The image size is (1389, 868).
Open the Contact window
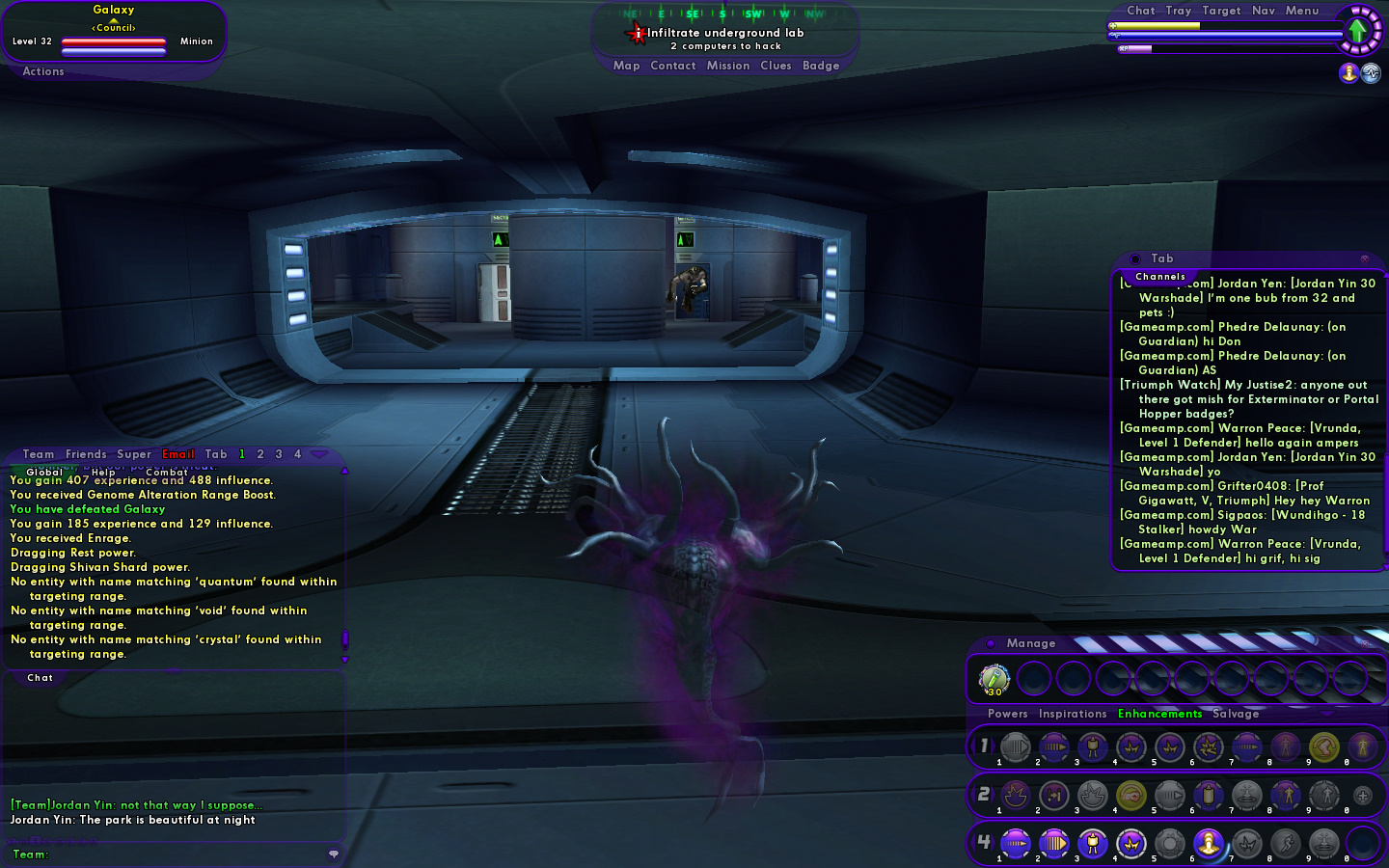pyautogui.click(x=672, y=66)
